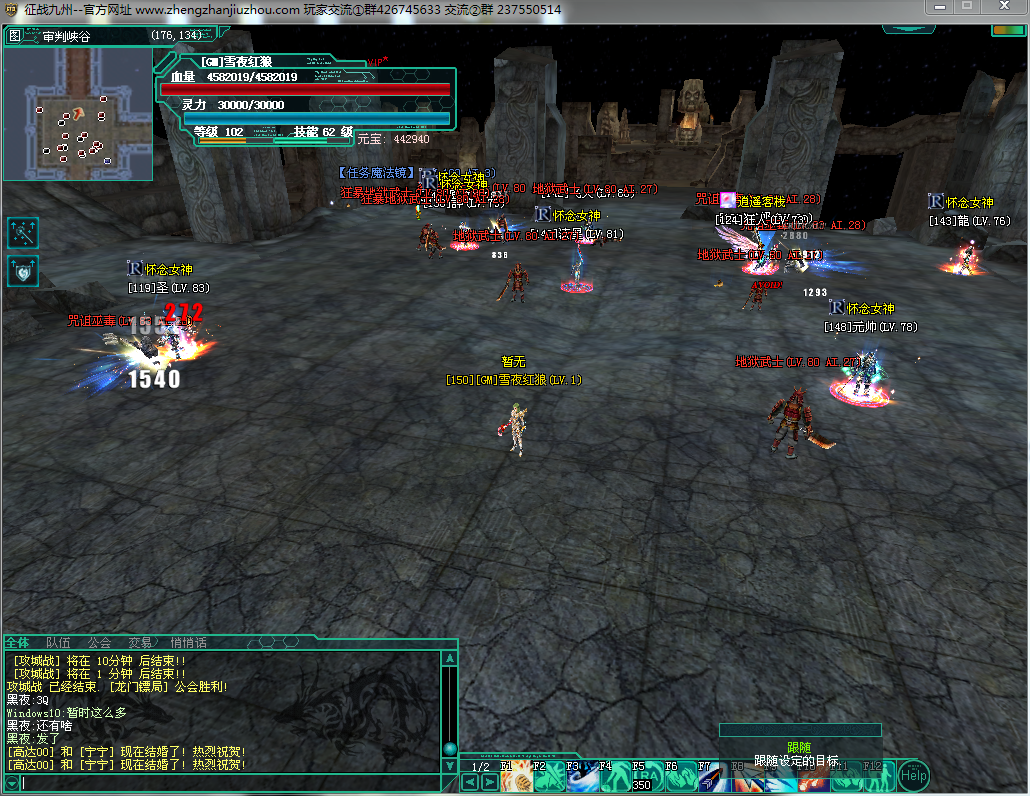Open the 公会 guild chat tab
Screen dimensions: 1030x796
tap(99, 642)
